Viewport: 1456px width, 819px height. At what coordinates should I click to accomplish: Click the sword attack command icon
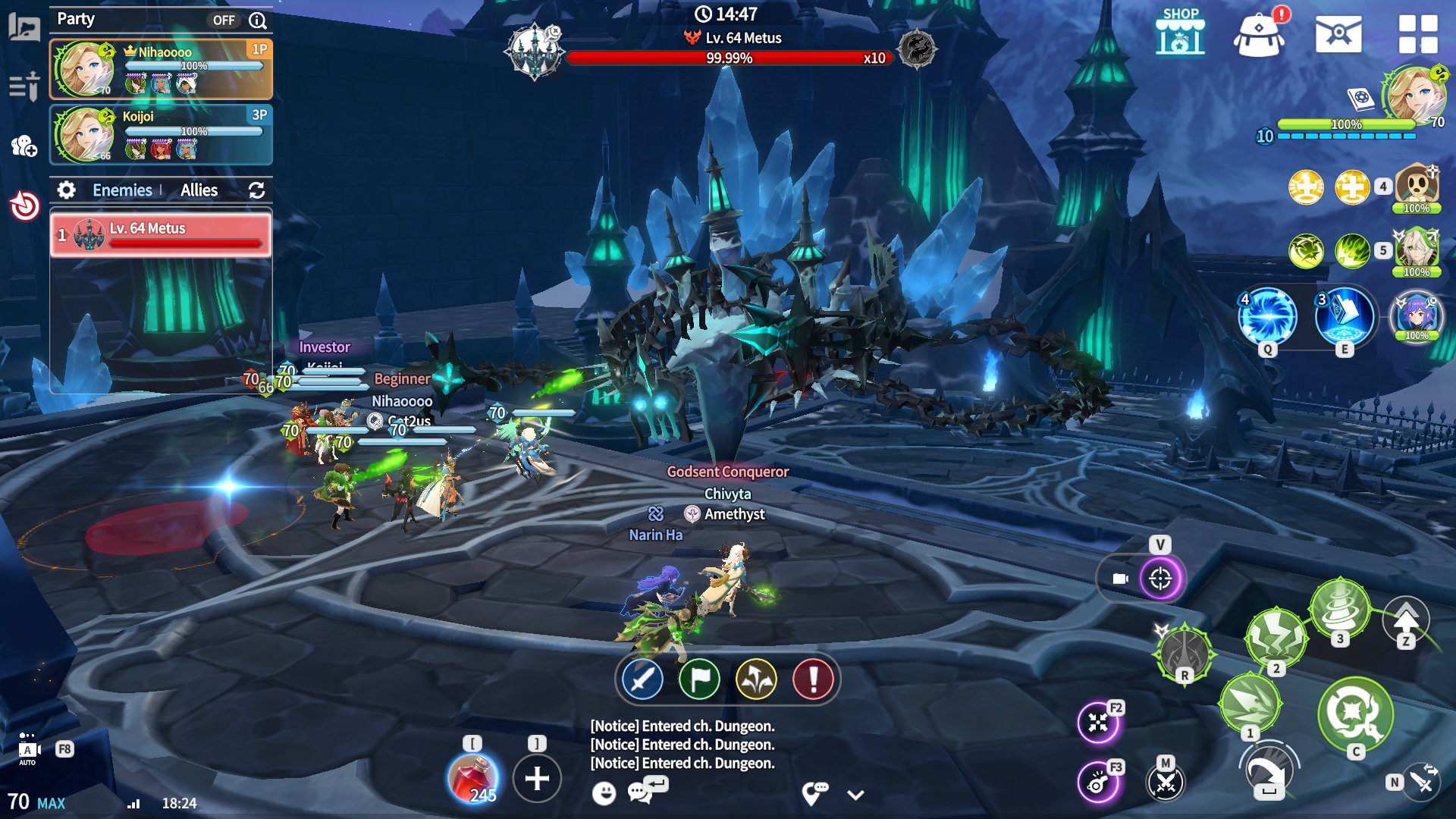point(642,679)
